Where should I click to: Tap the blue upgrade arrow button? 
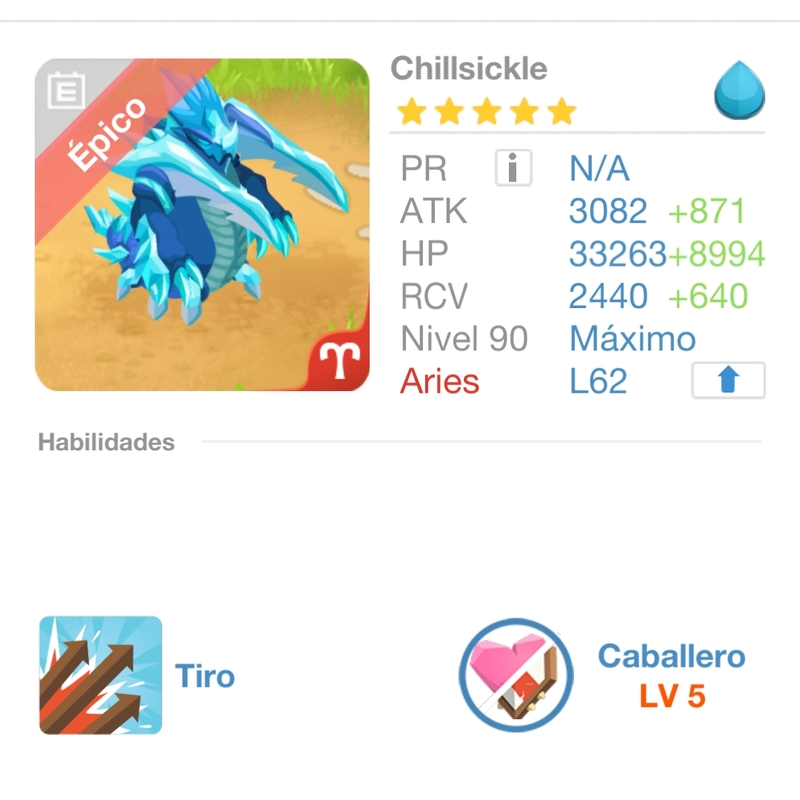(x=728, y=381)
